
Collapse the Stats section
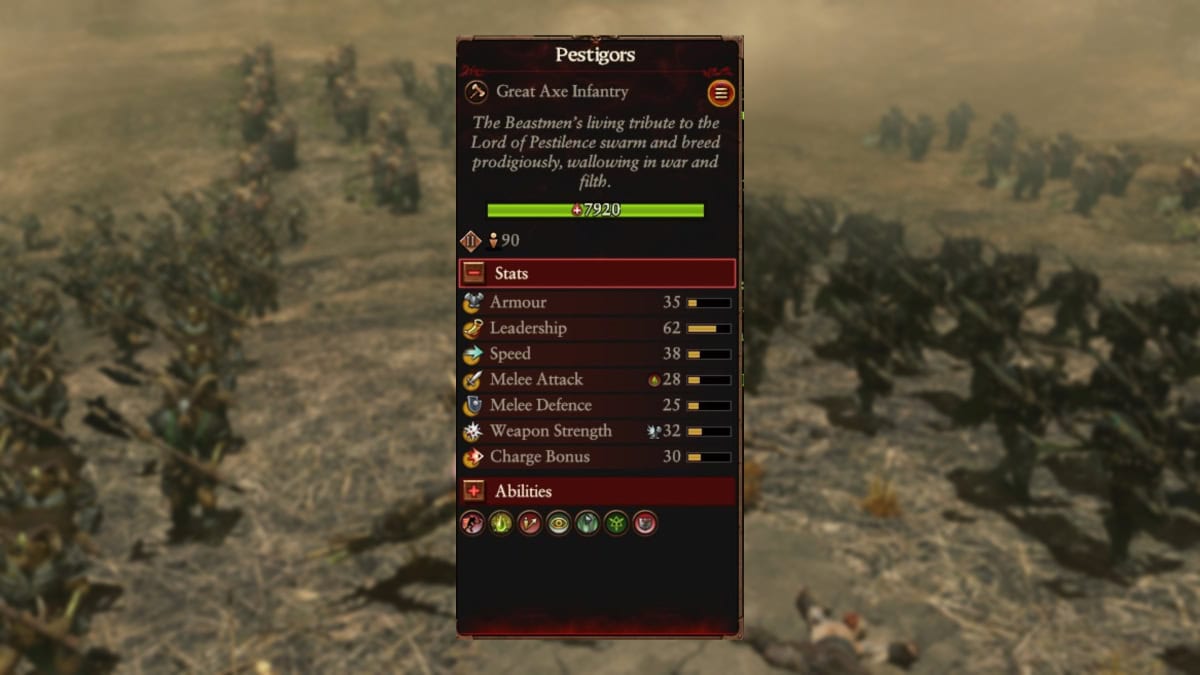click(x=475, y=273)
